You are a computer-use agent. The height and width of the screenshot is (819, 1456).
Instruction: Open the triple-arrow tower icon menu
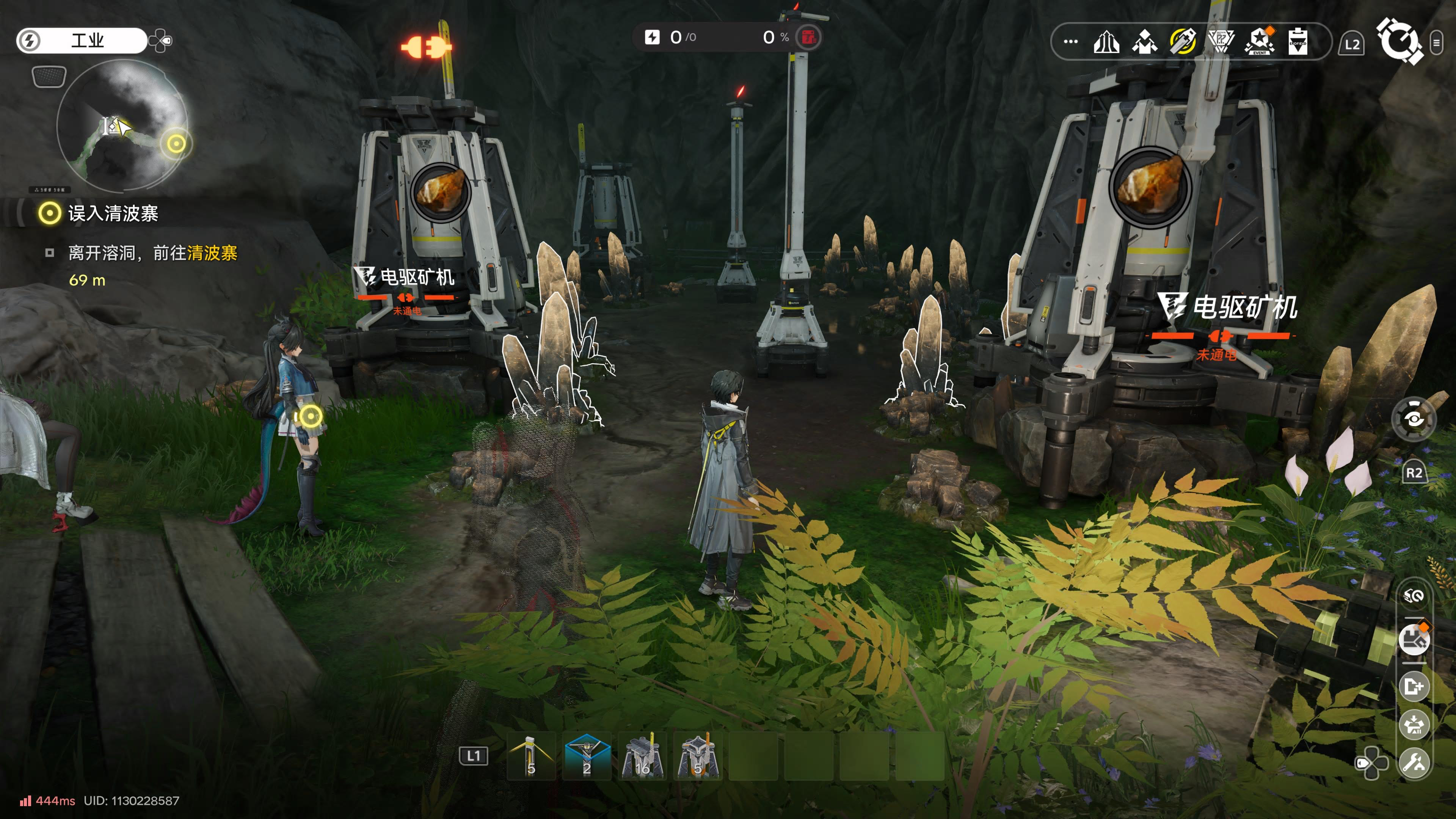[1106, 42]
